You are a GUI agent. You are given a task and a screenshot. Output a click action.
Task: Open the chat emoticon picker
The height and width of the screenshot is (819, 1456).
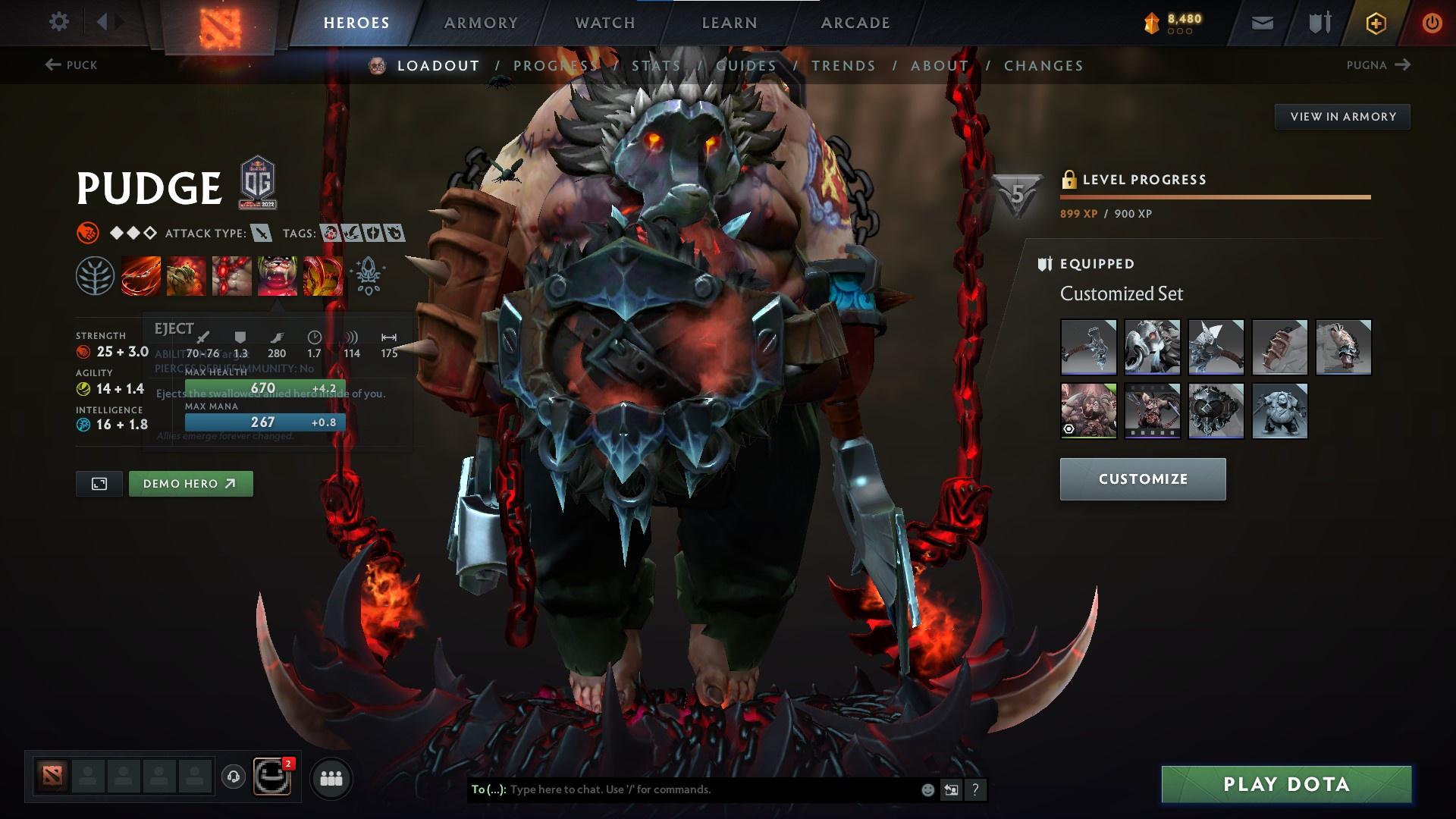coord(926,789)
